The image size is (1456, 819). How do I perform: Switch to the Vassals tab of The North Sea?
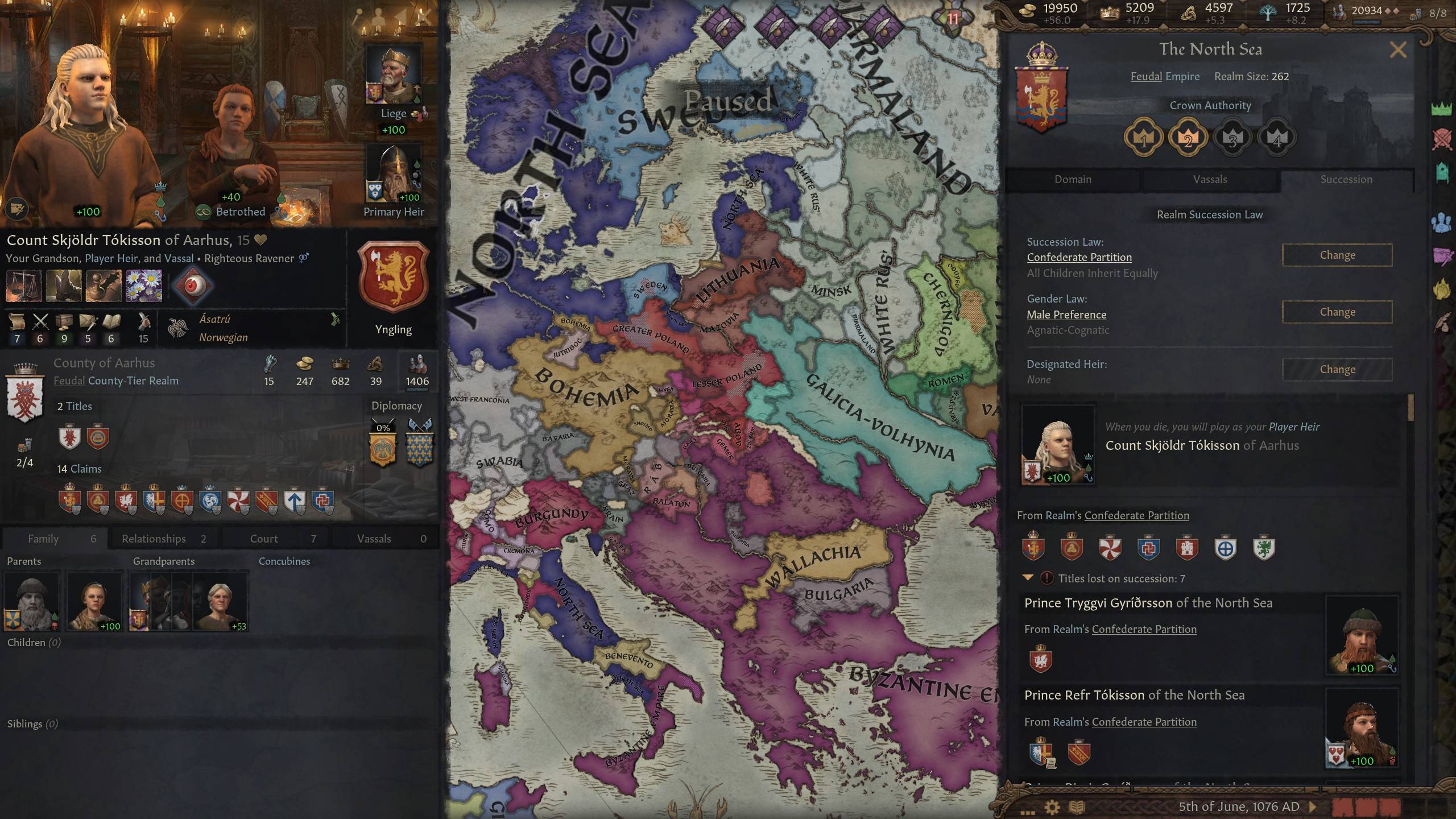[1211, 179]
